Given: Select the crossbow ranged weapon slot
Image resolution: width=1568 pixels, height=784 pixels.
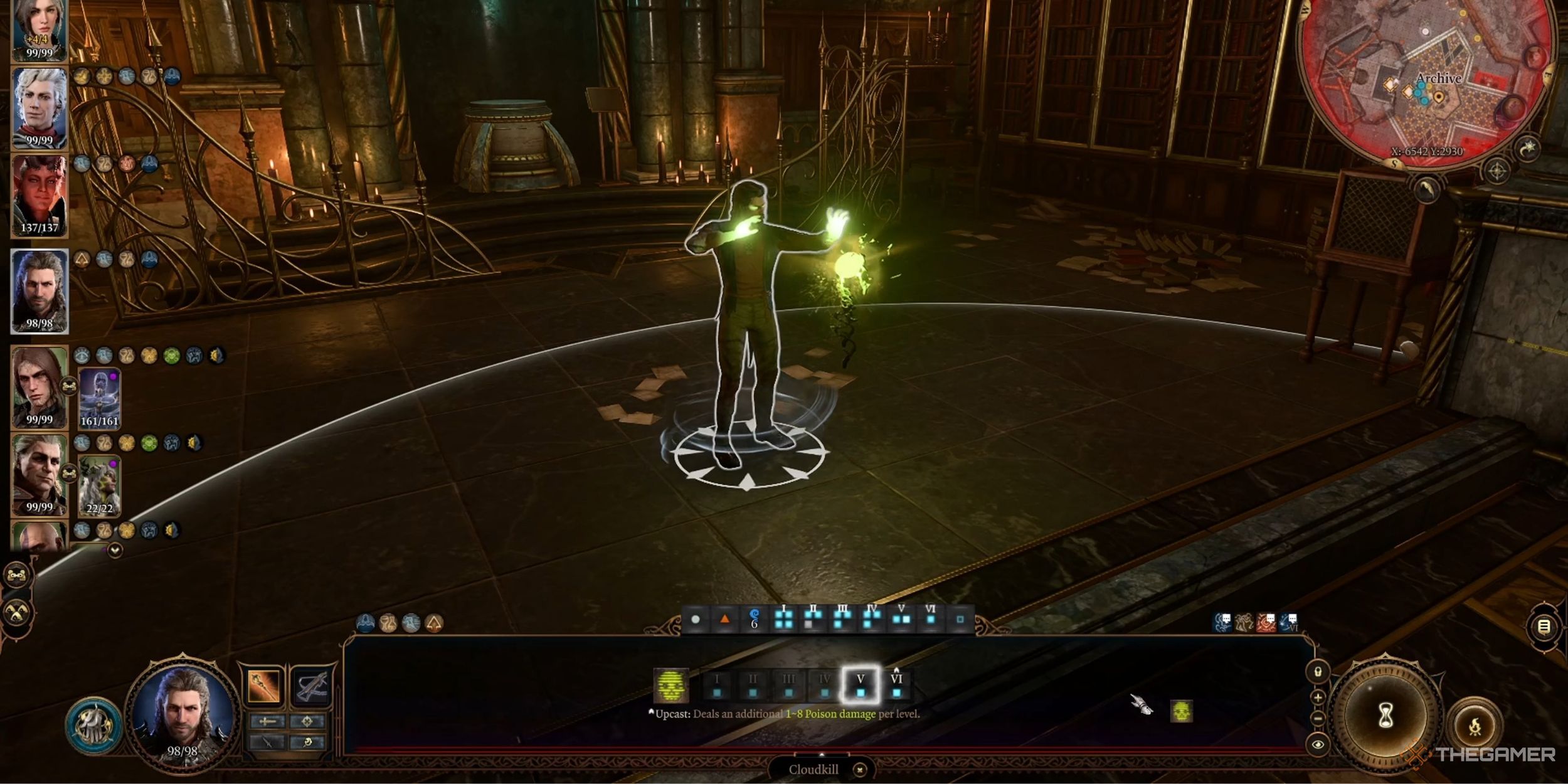Looking at the screenshot, I should coord(310,686).
